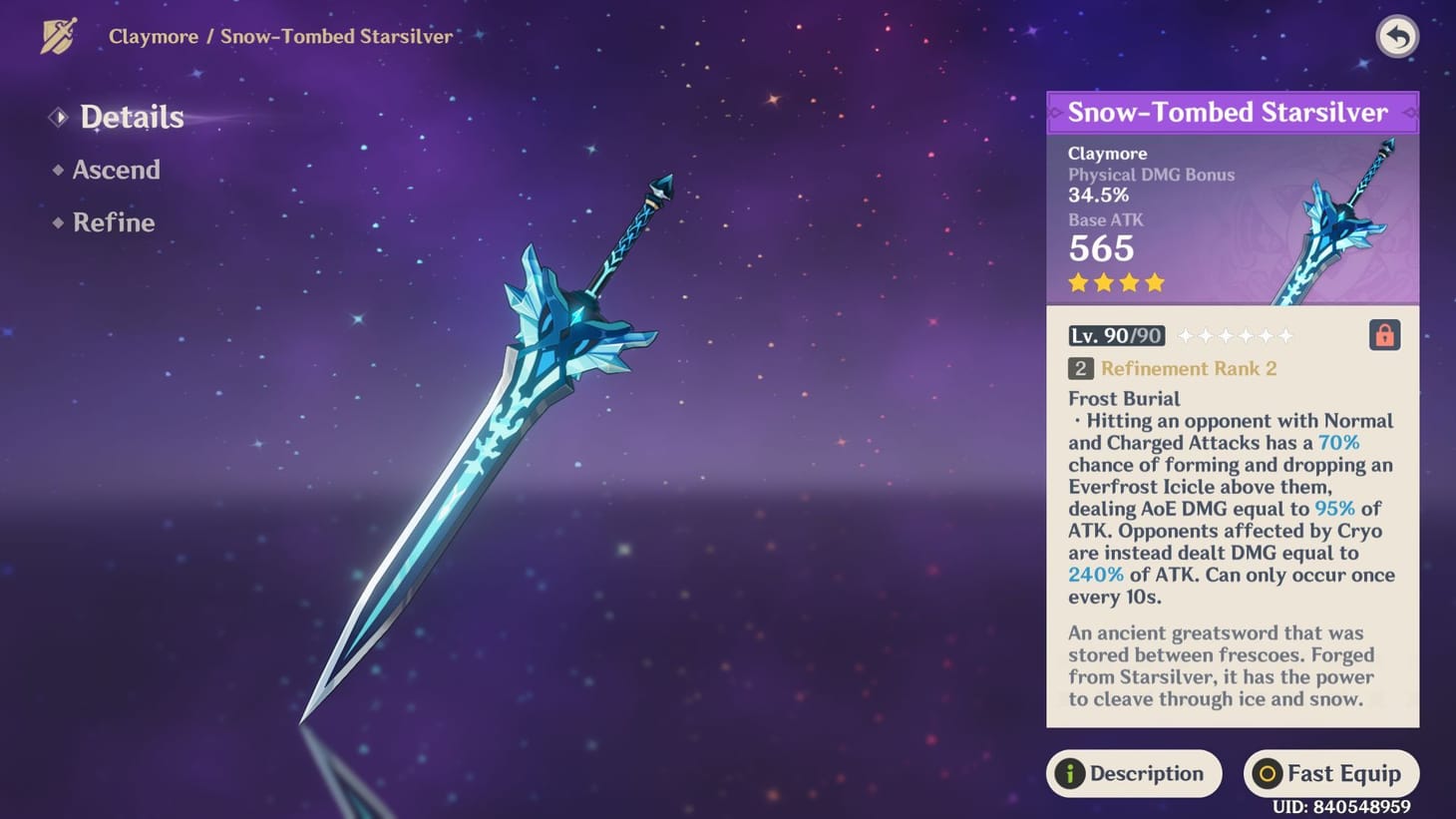Click the four gold rarity stars

1115,283
